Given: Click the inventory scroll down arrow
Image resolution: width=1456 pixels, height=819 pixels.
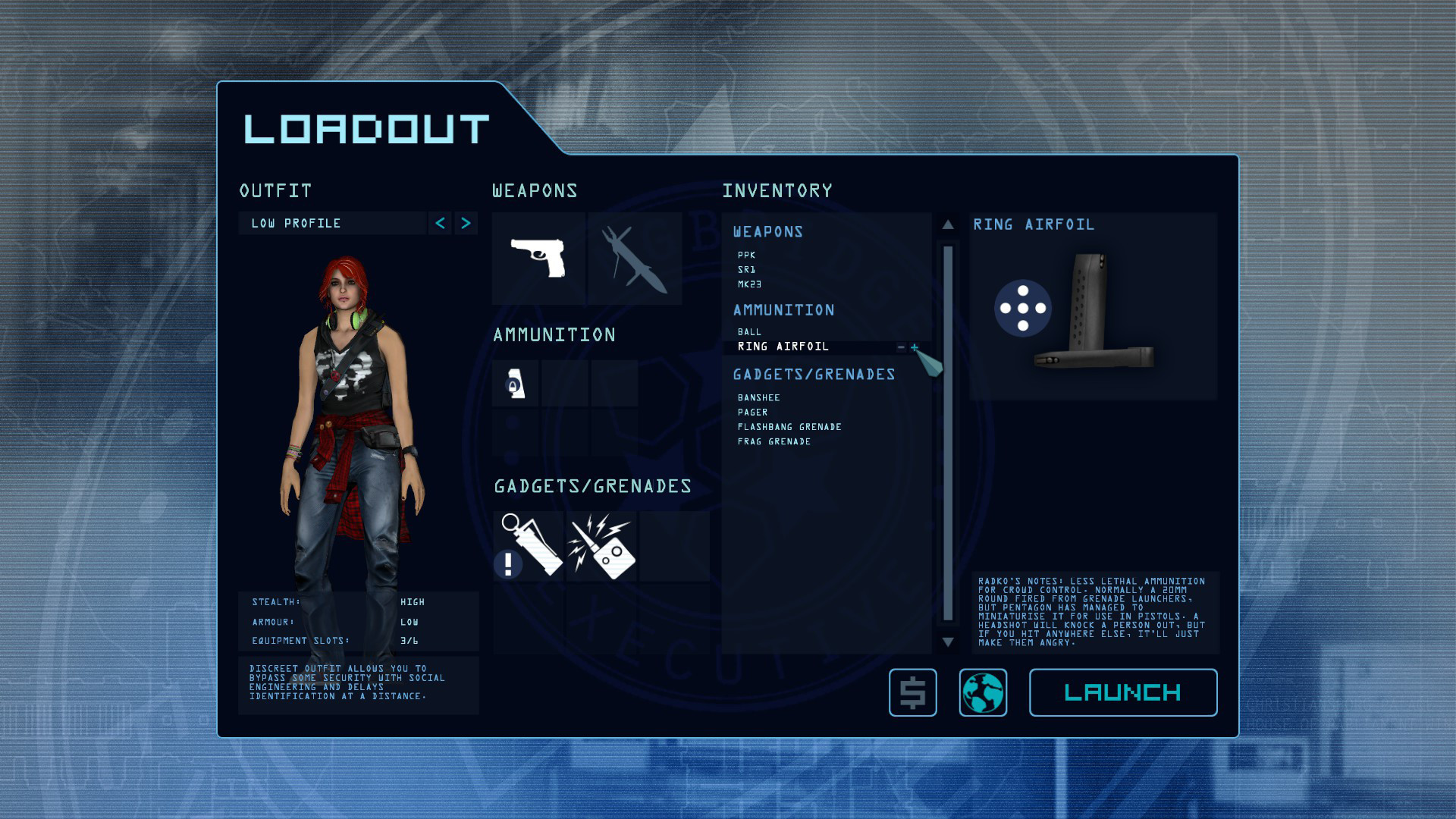Looking at the screenshot, I should pos(948,642).
